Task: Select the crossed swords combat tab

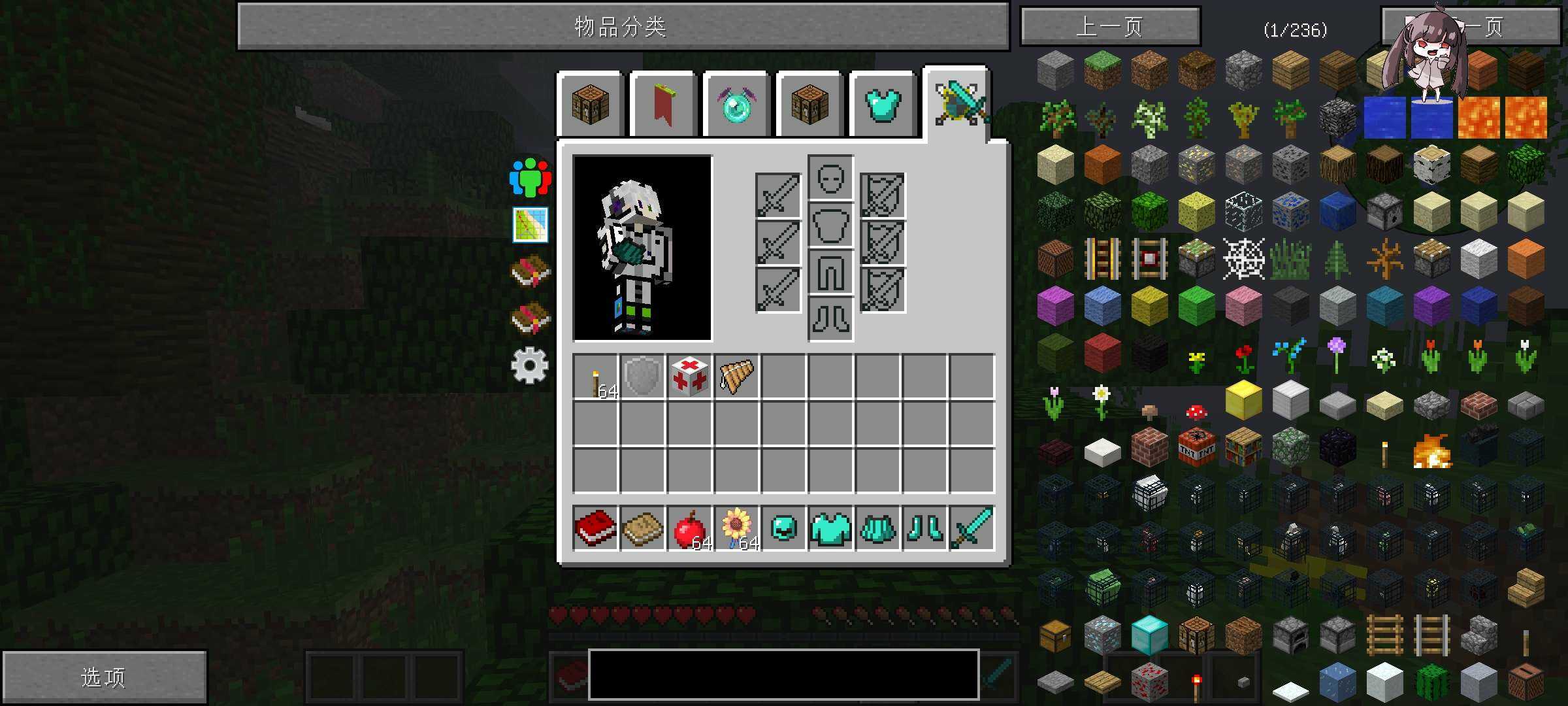Action: point(958,103)
